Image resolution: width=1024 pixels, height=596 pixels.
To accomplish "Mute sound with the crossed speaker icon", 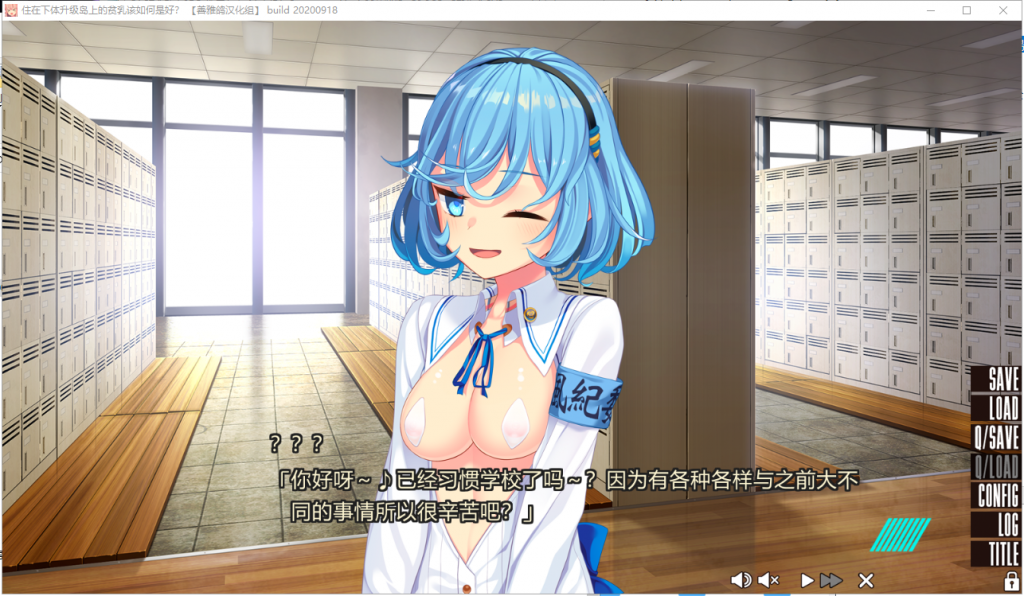I will click(768, 580).
